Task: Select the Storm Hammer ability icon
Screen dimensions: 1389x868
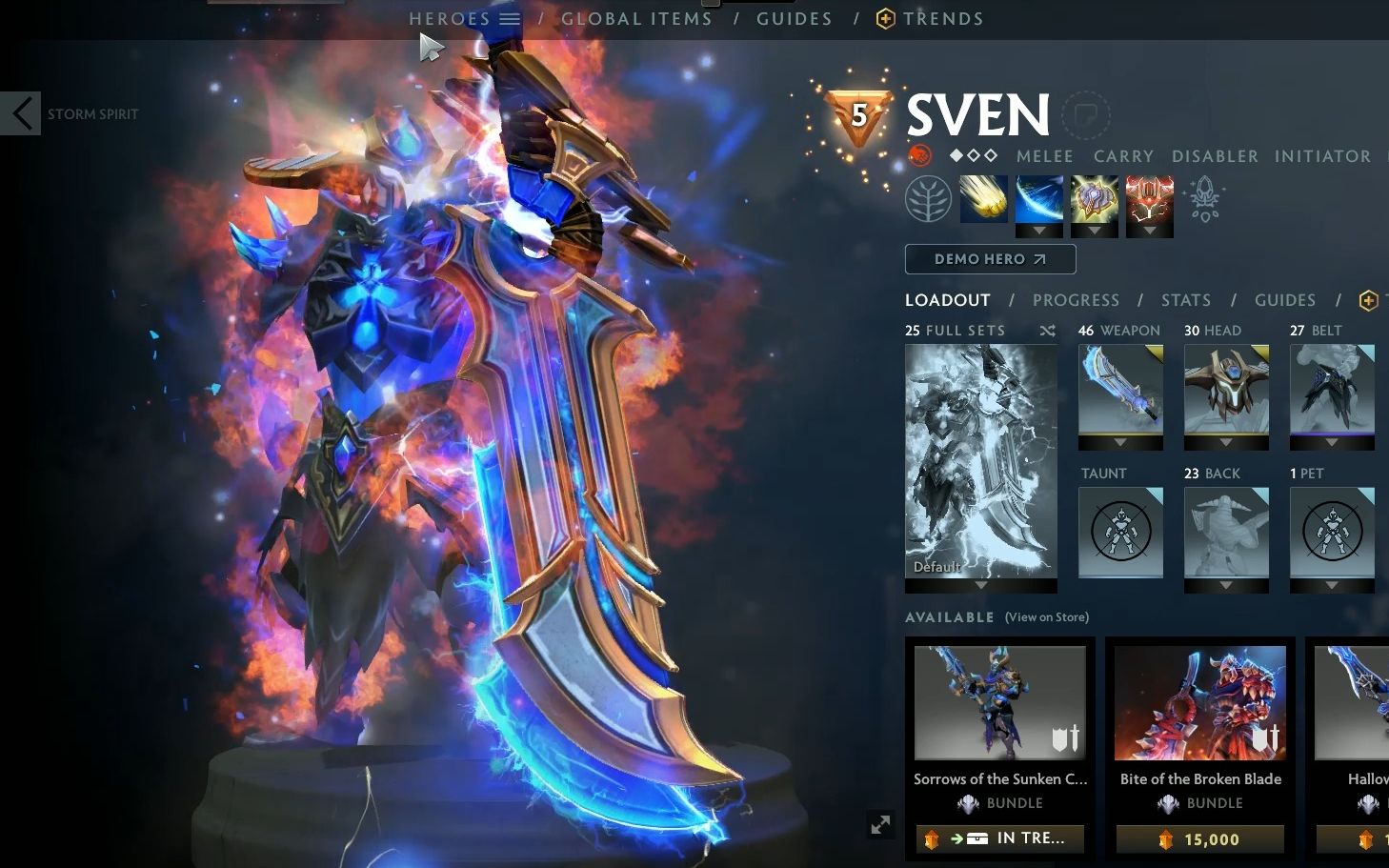Action: [x=984, y=200]
